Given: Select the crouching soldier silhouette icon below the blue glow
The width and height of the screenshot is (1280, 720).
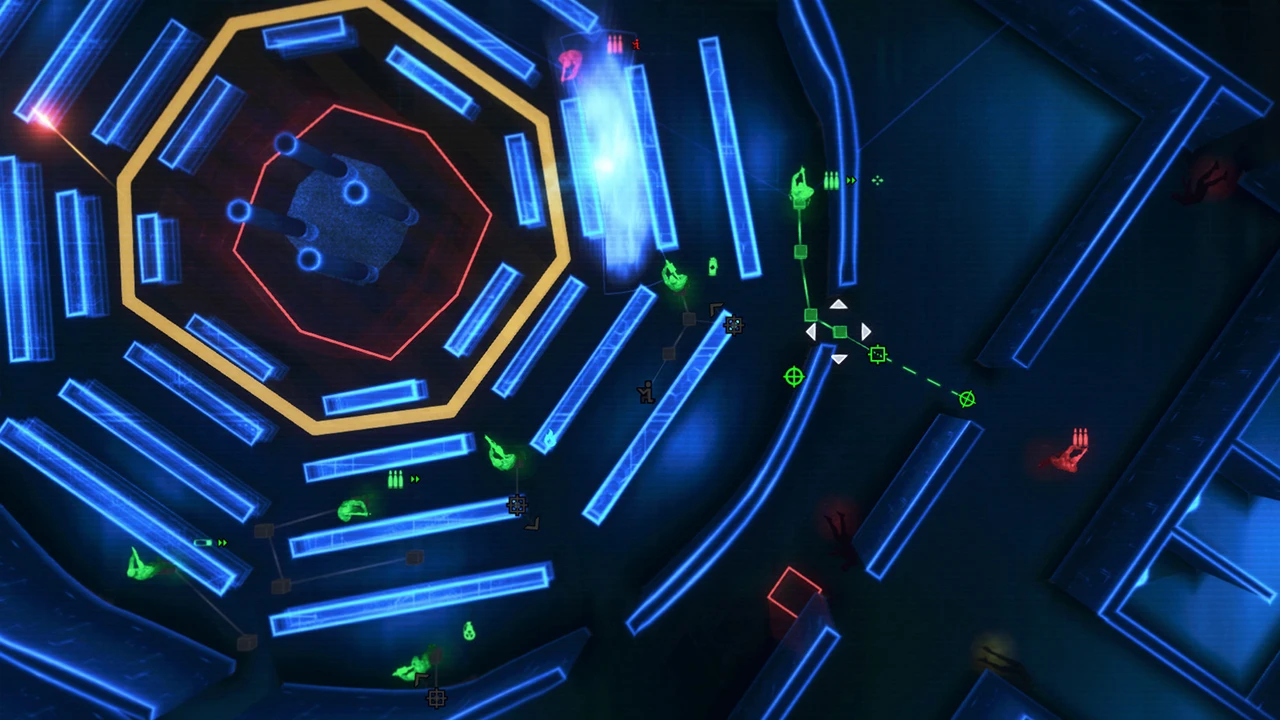Looking at the screenshot, I should 645,390.
